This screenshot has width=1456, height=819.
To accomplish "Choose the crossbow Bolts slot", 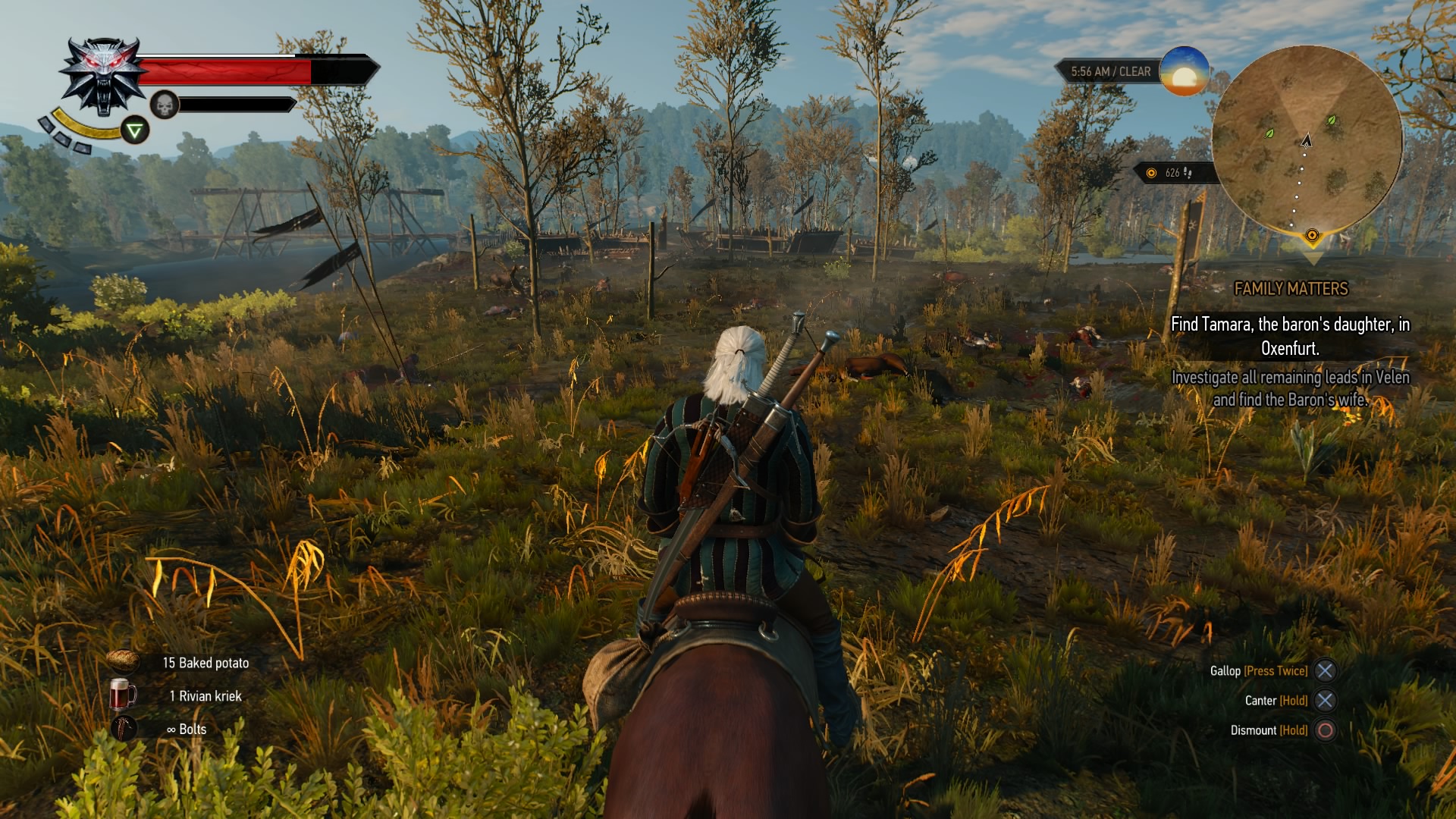I will (x=123, y=729).
